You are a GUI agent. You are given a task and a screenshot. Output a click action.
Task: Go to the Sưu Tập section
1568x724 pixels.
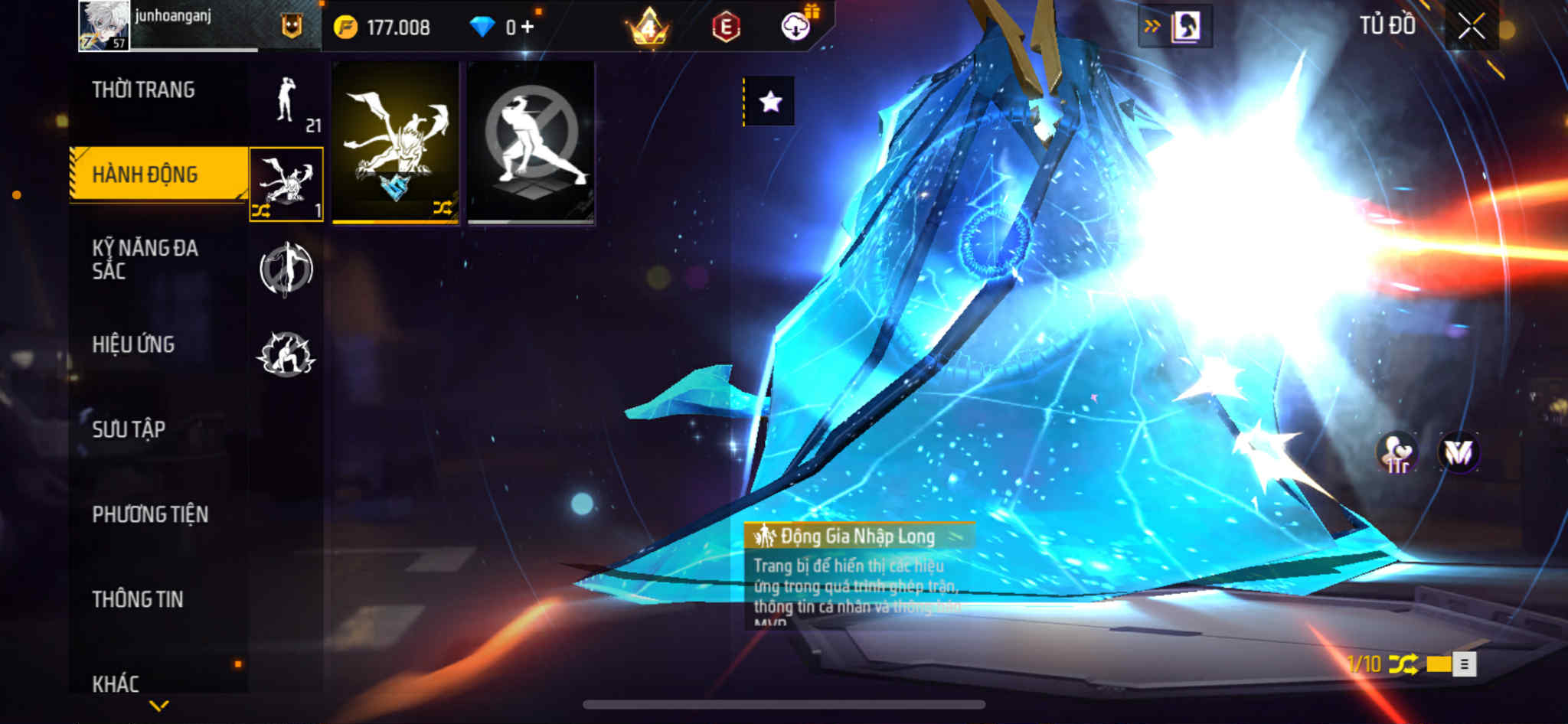click(x=129, y=429)
